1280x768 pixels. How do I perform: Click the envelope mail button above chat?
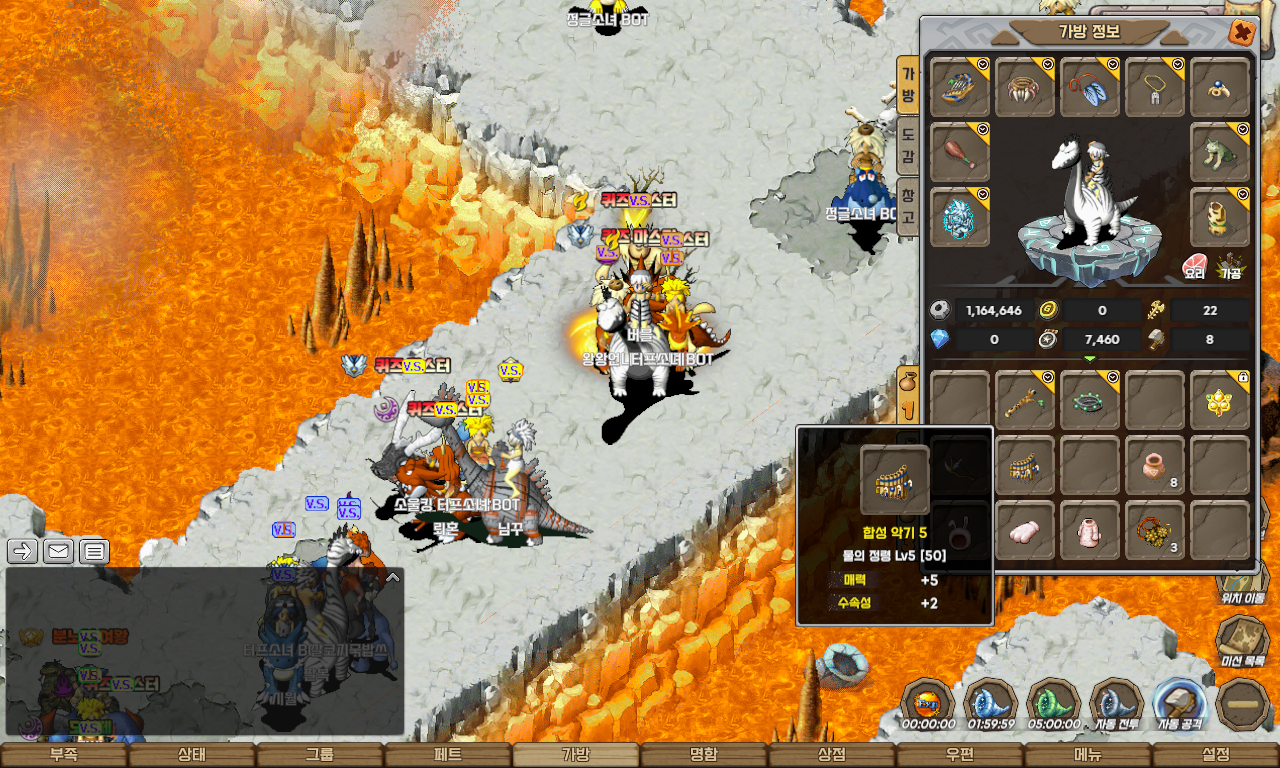click(x=58, y=550)
